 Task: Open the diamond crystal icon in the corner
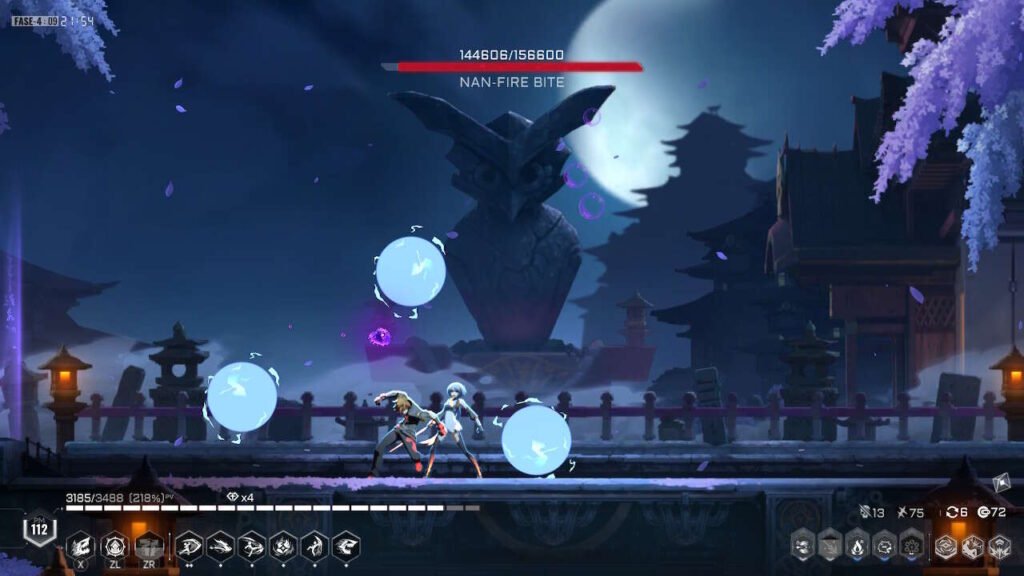click(x=1003, y=484)
